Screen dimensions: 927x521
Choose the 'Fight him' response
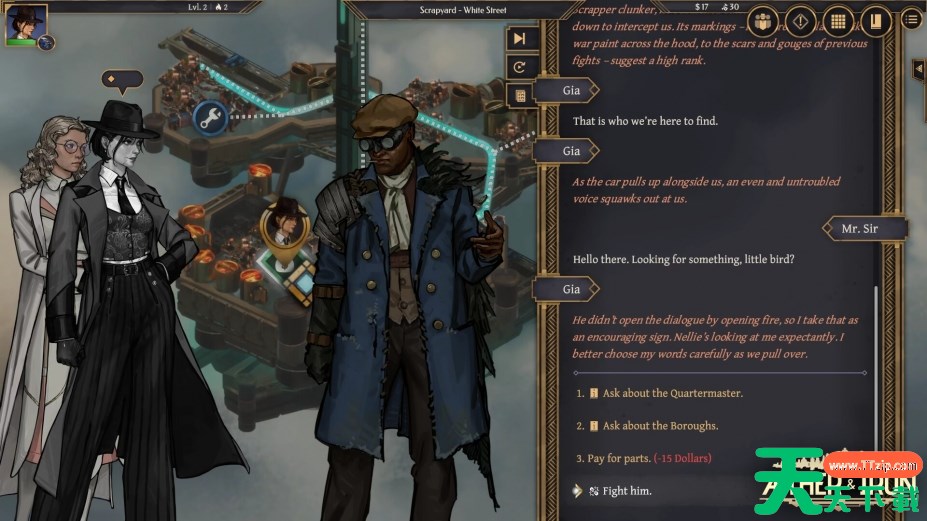coord(626,491)
